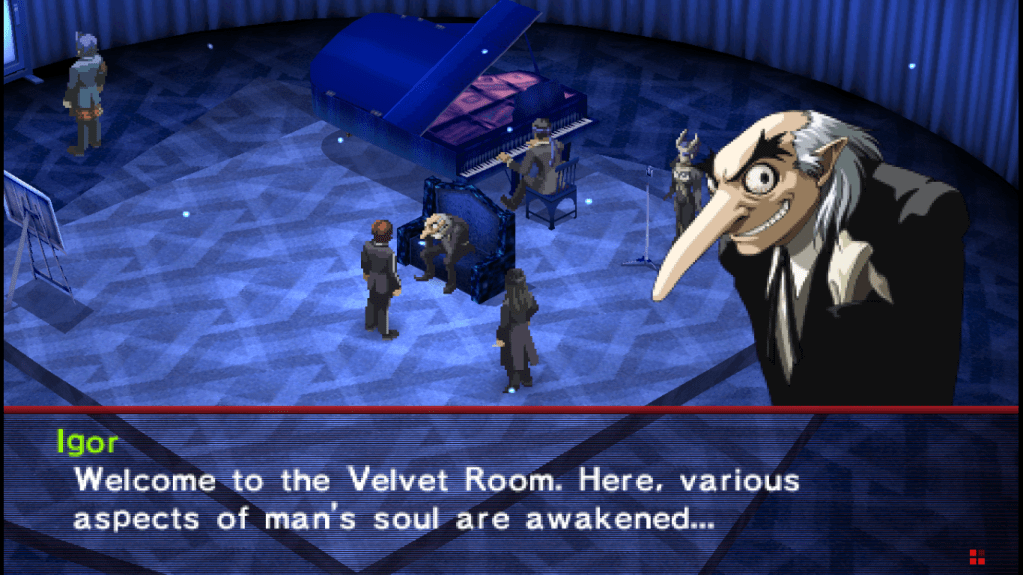Click the red dialogue continue indicator
Image resolution: width=1023 pixels, height=575 pixels.
tap(975, 557)
